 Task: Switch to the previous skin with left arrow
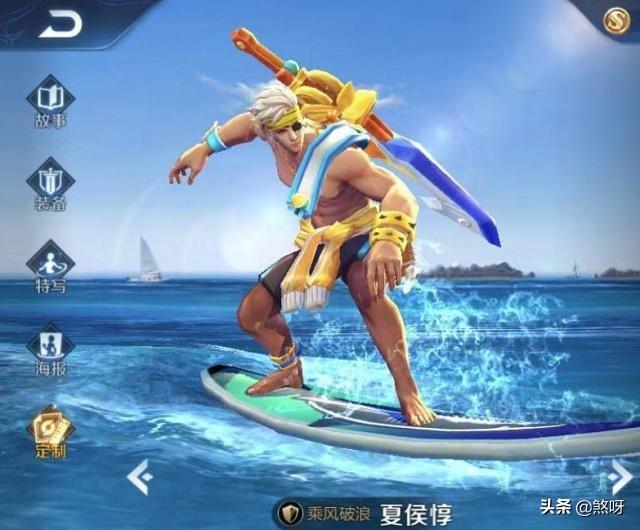[x=139, y=477]
